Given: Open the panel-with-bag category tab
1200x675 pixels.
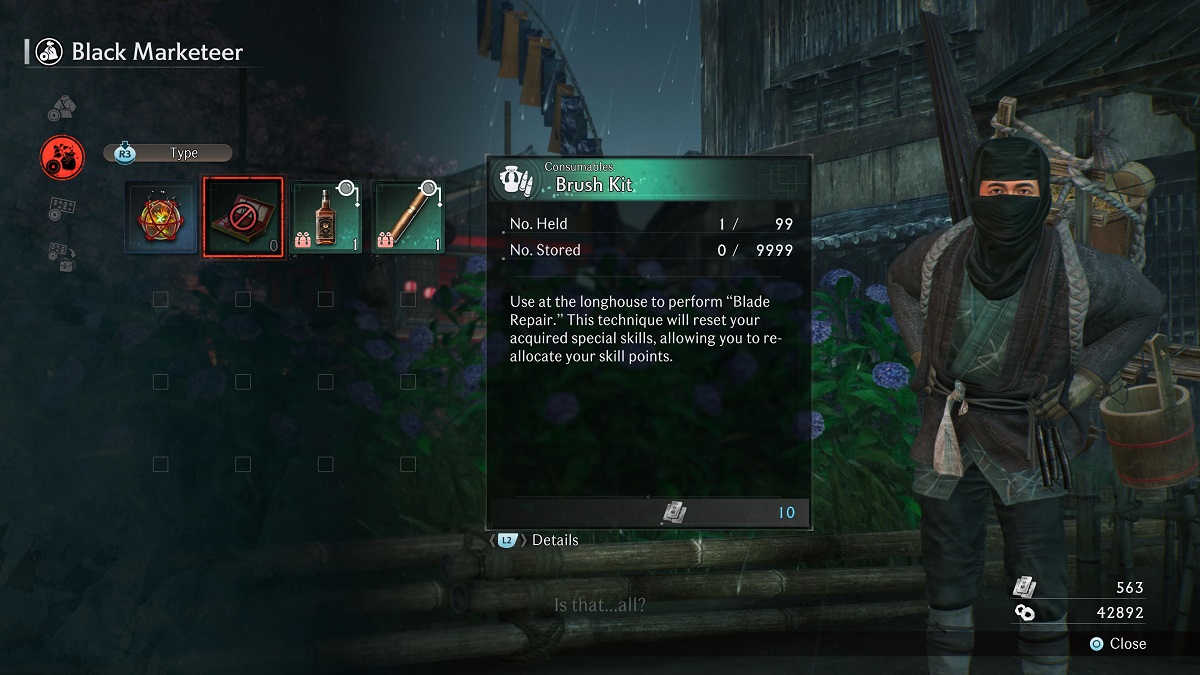Looking at the screenshot, I should 62,256.
